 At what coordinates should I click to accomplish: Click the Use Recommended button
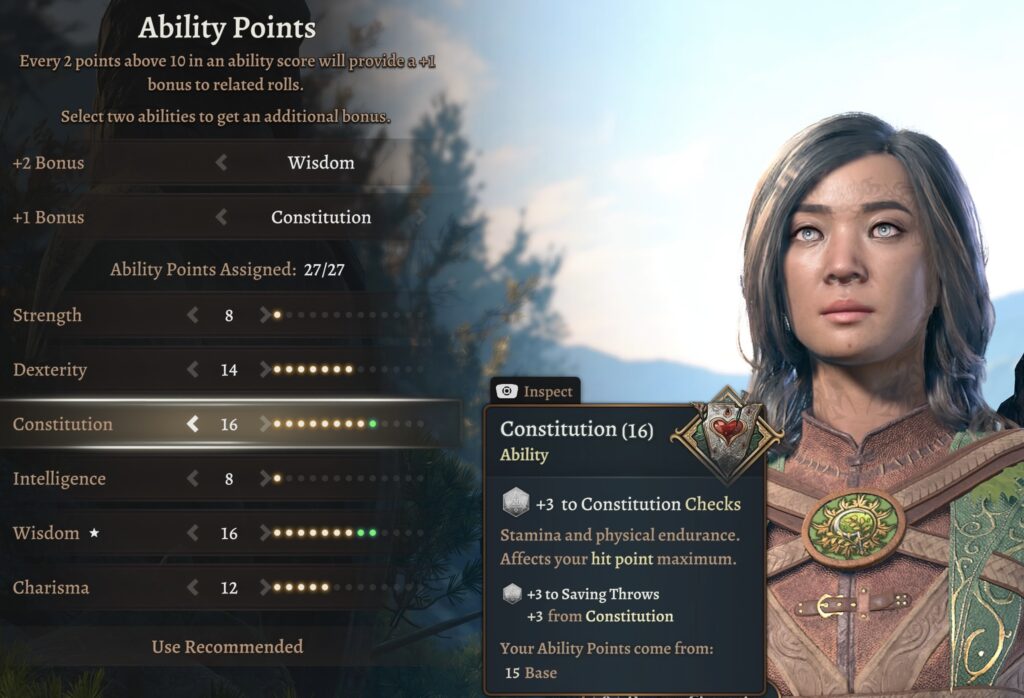point(227,647)
